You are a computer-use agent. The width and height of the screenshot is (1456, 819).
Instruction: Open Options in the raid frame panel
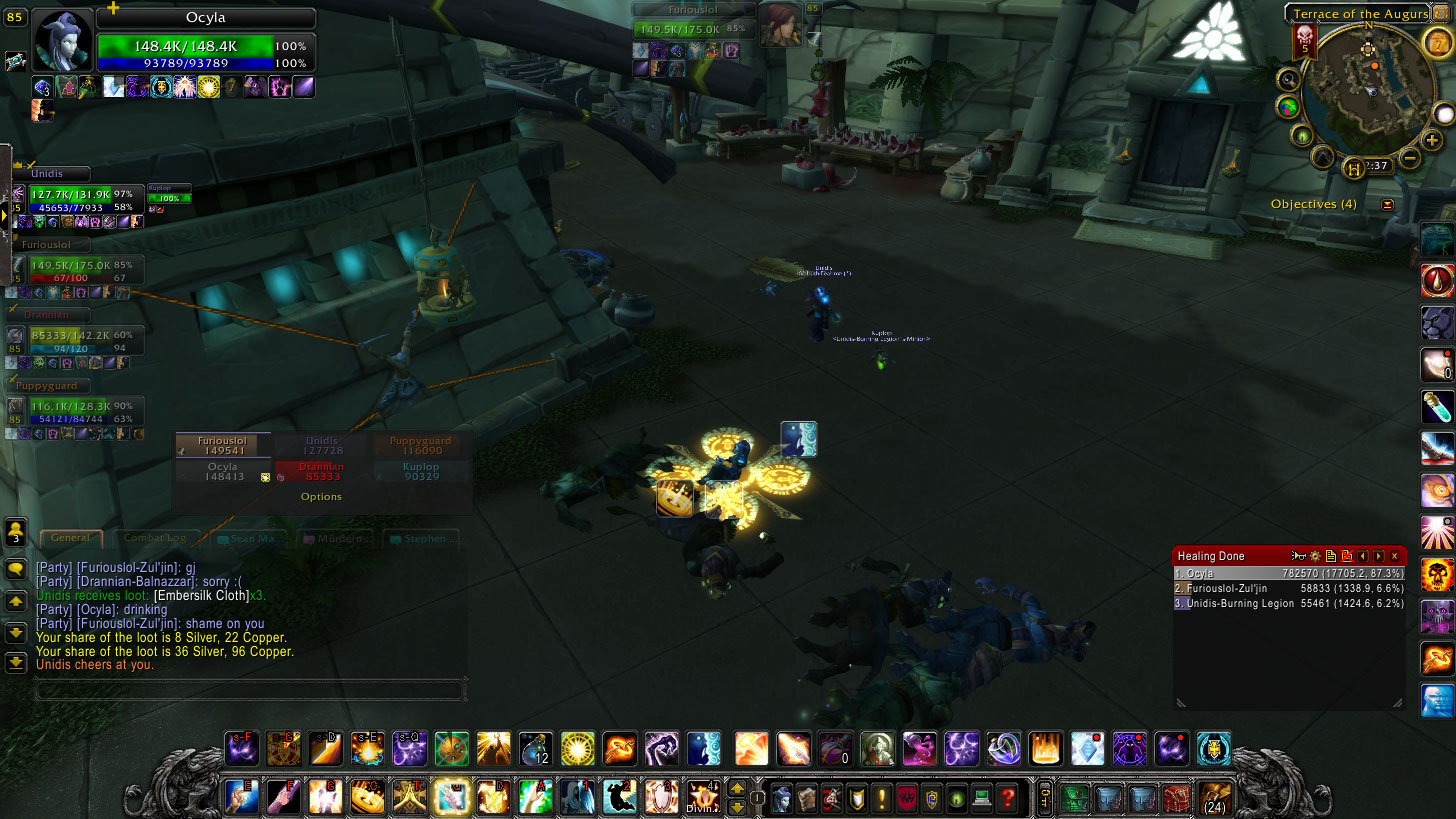pos(321,497)
